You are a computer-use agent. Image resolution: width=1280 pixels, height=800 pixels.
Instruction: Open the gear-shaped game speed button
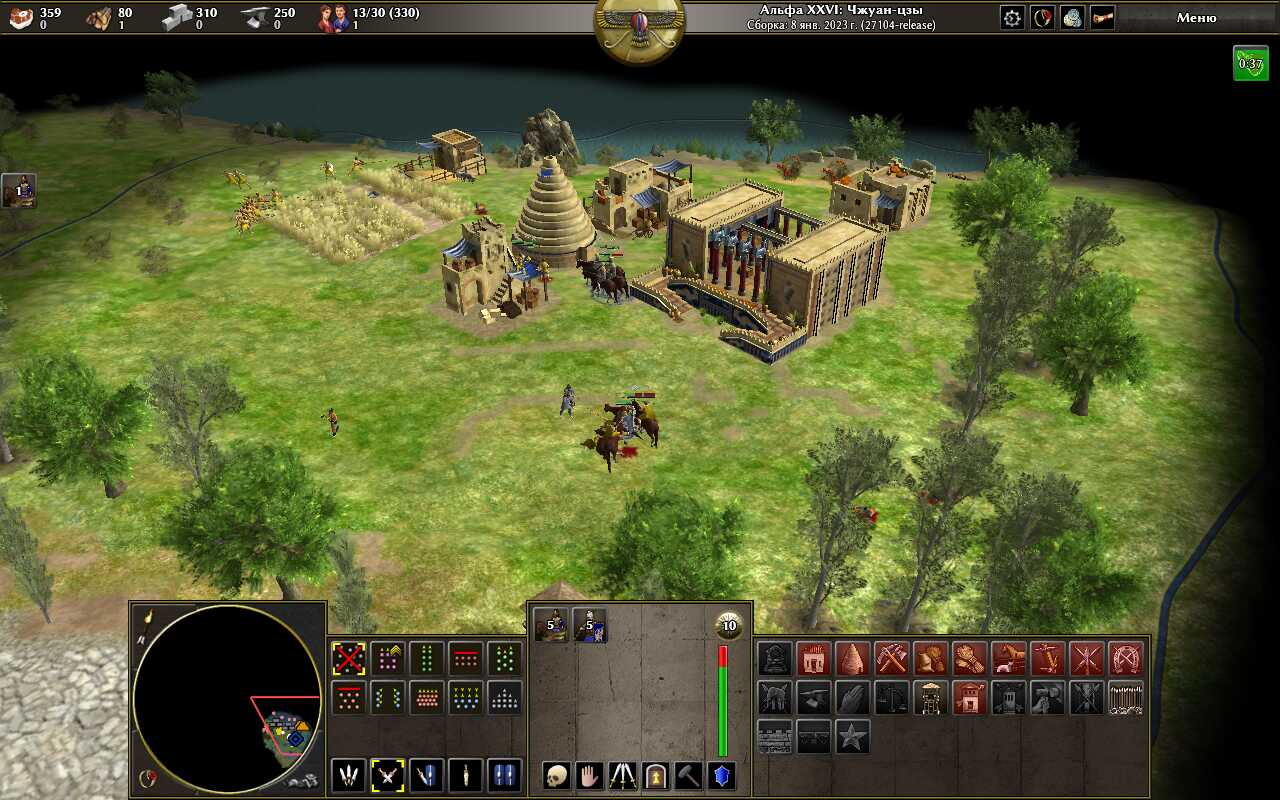coord(1013,18)
